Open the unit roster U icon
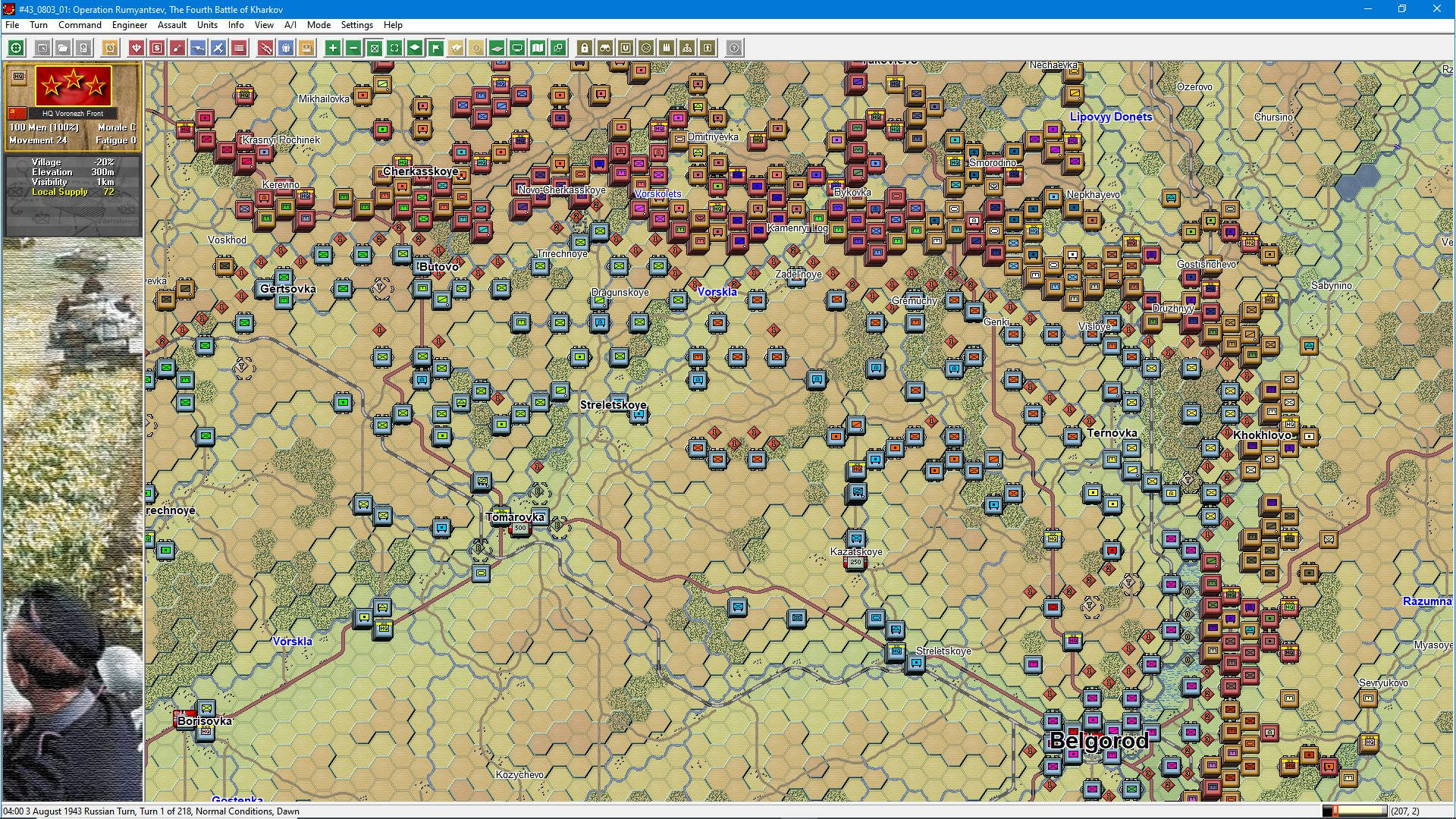The width and height of the screenshot is (1456, 819). (x=625, y=48)
